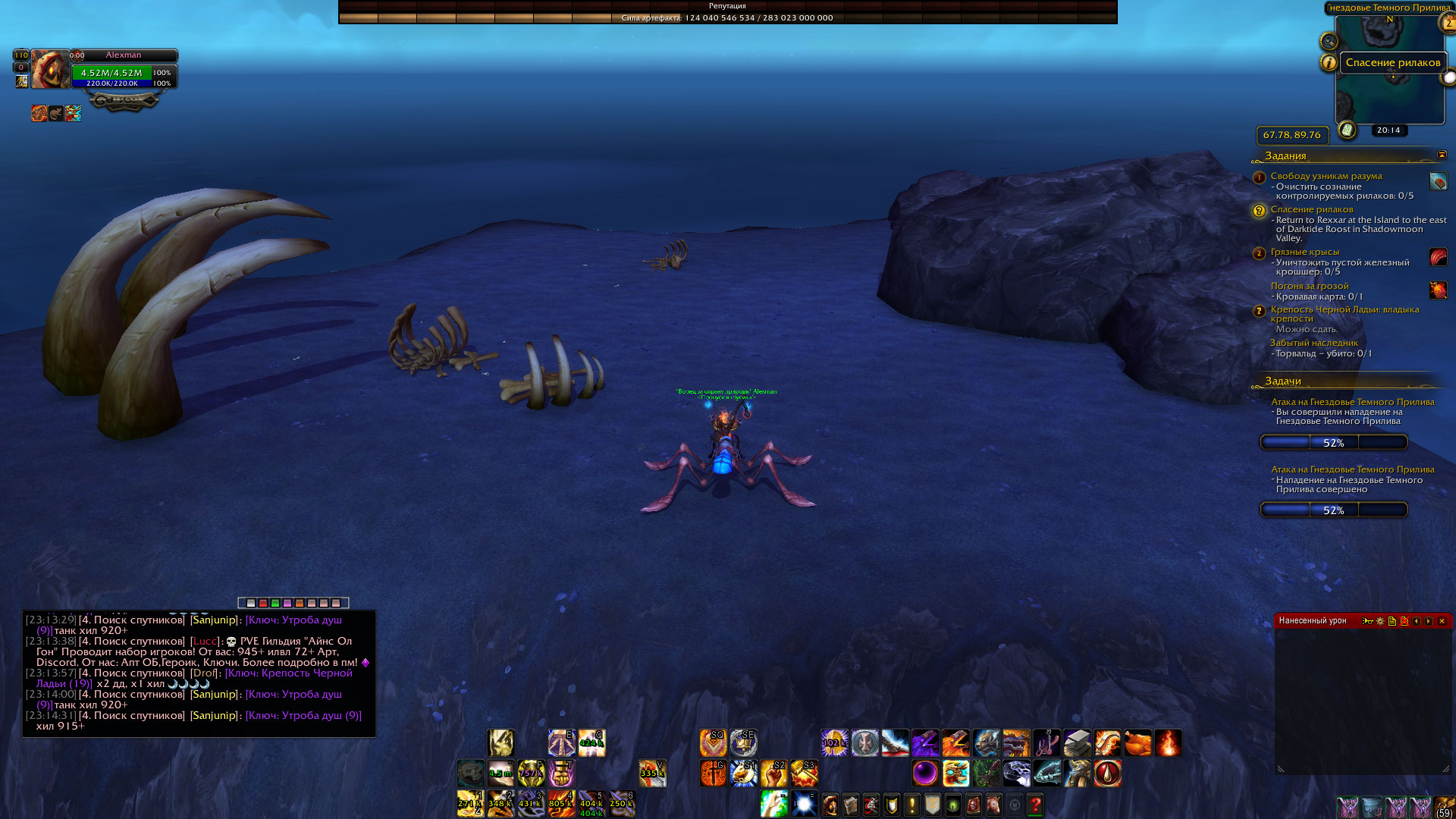Activate the roast chicken food item
This screenshot has width=1456, height=819.
1137,743
